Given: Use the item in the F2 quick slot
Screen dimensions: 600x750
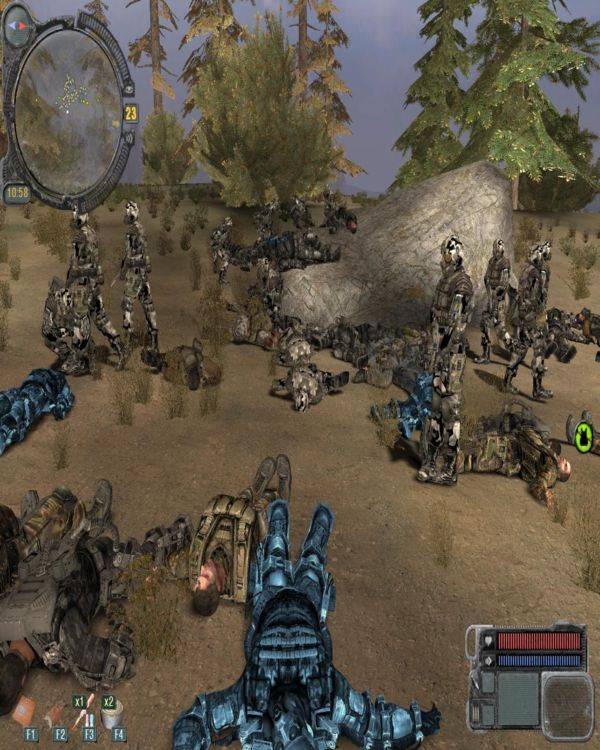Looking at the screenshot, I should [x=56, y=716].
